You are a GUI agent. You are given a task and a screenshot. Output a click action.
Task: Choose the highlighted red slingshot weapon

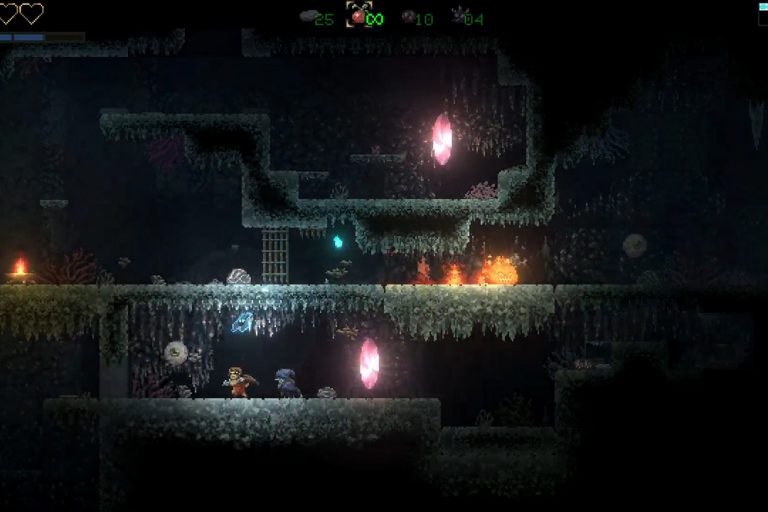coord(358,16)
